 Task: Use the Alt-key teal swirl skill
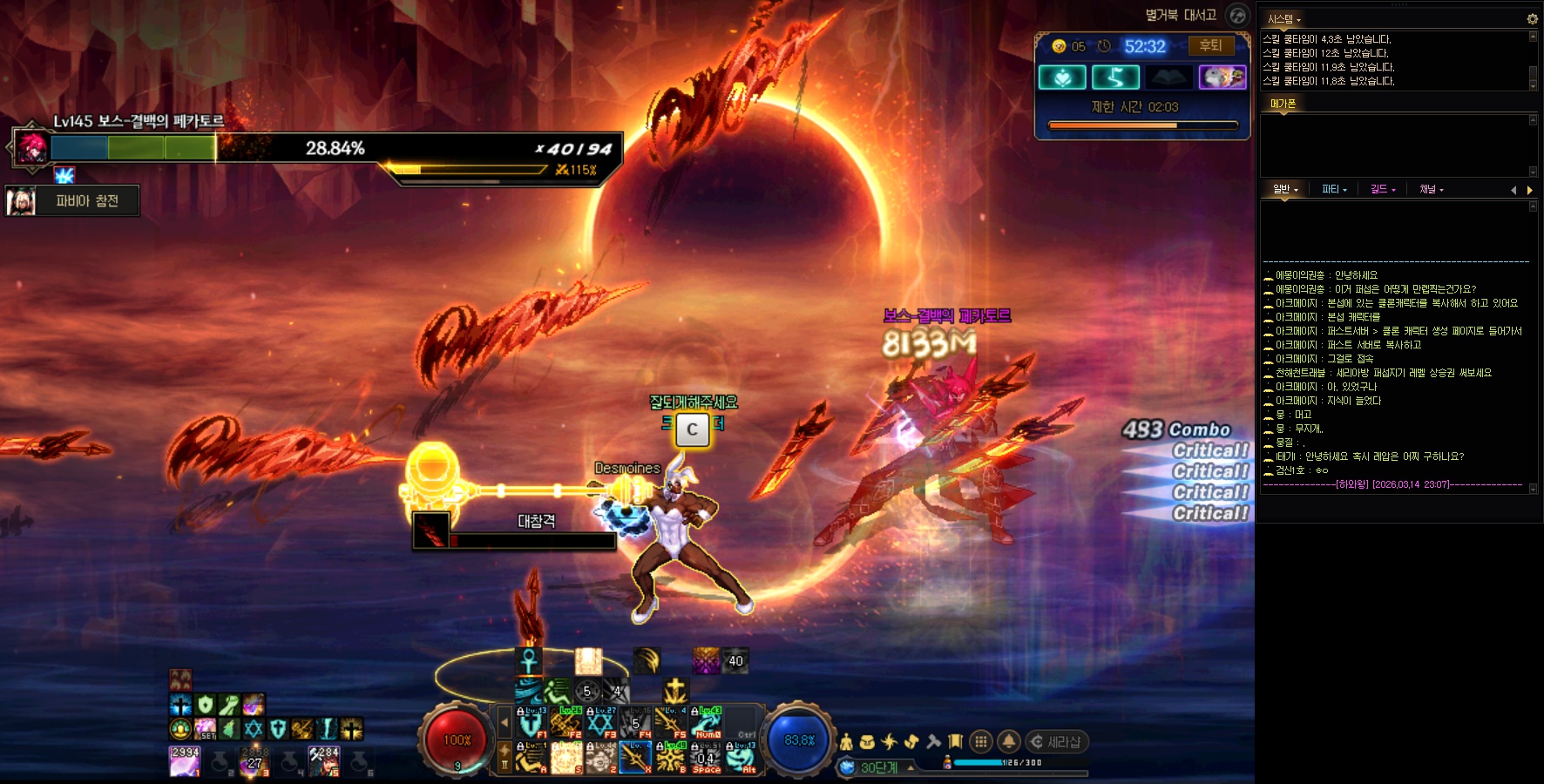[741, 758]
